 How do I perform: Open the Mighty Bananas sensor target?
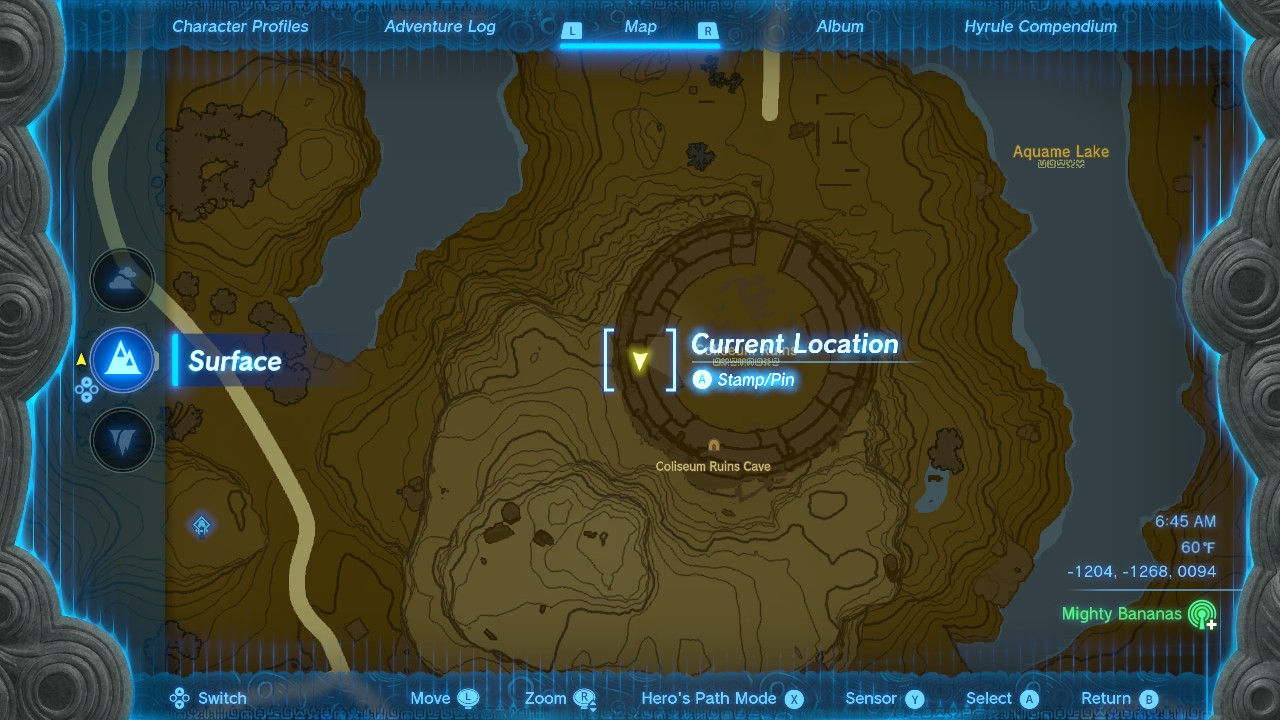[x=1201, y=614]
